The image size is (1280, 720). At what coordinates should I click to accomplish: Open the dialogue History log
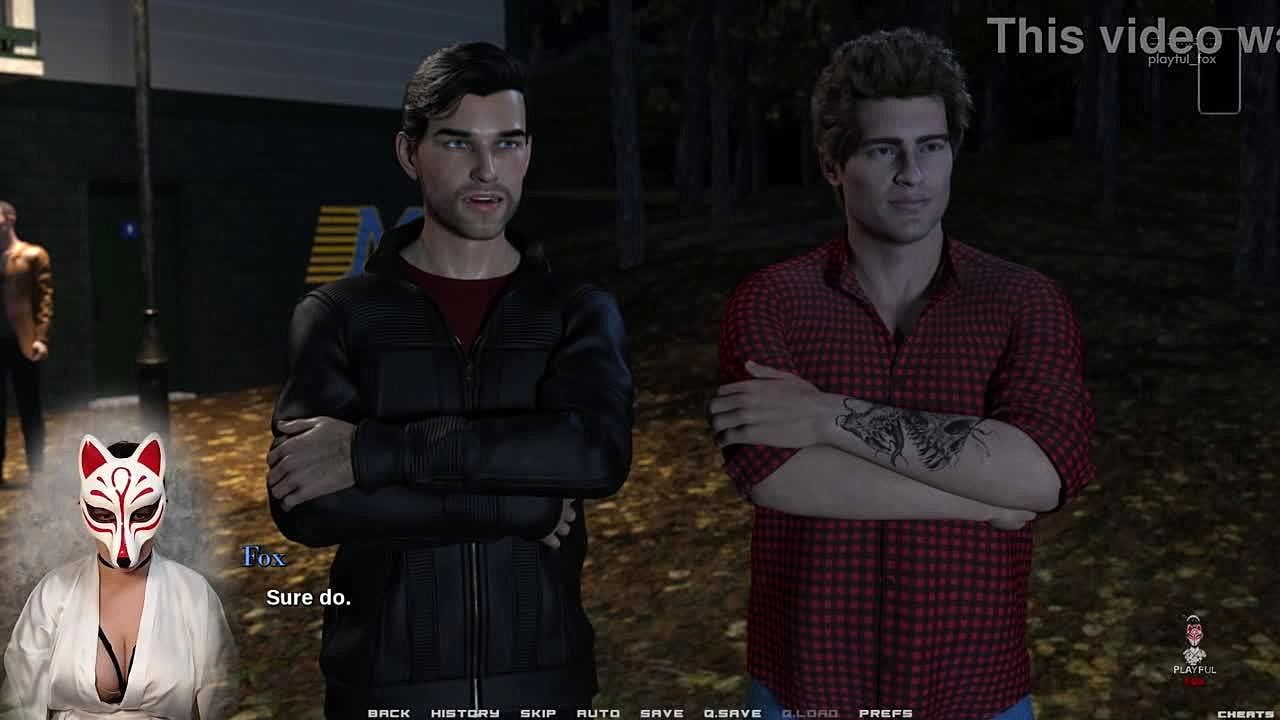[x=465, y=713]
